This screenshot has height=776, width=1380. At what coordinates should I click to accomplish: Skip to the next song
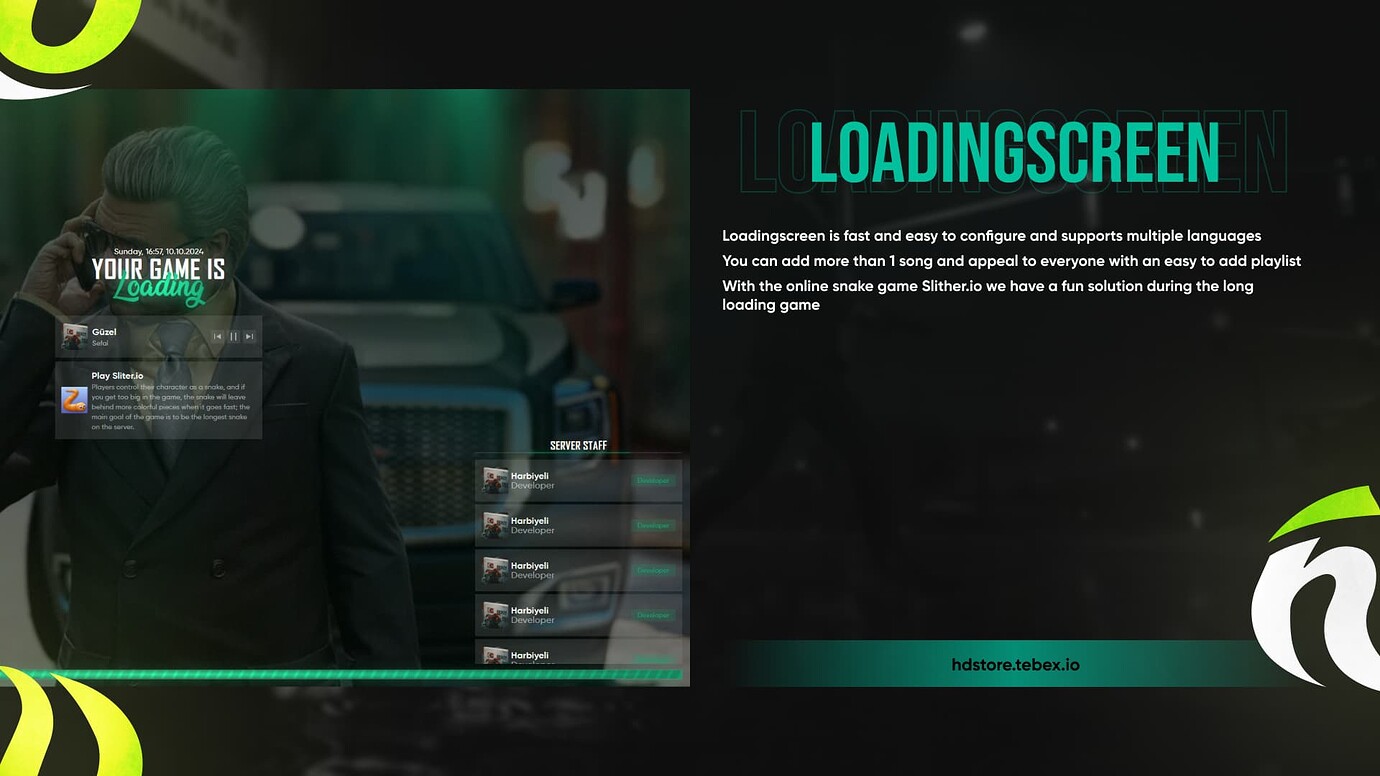(247, 337)
